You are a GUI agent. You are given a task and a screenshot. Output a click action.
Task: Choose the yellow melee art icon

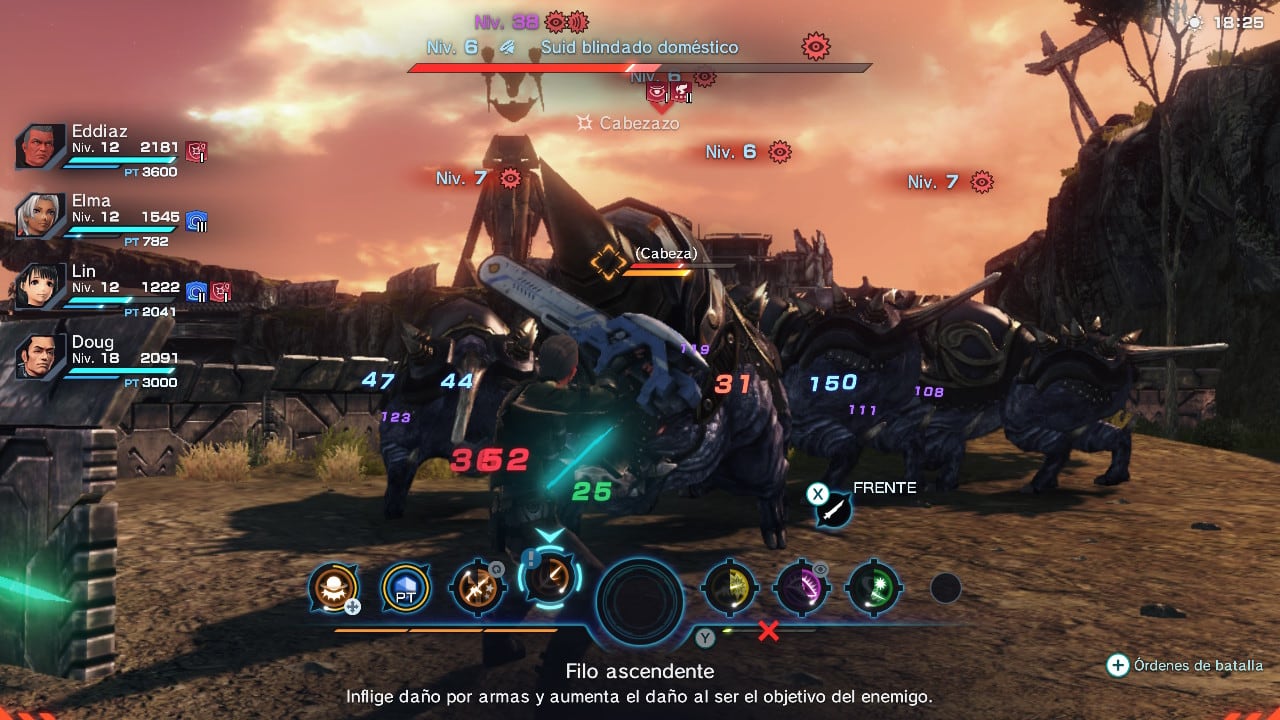coord(729,589)
